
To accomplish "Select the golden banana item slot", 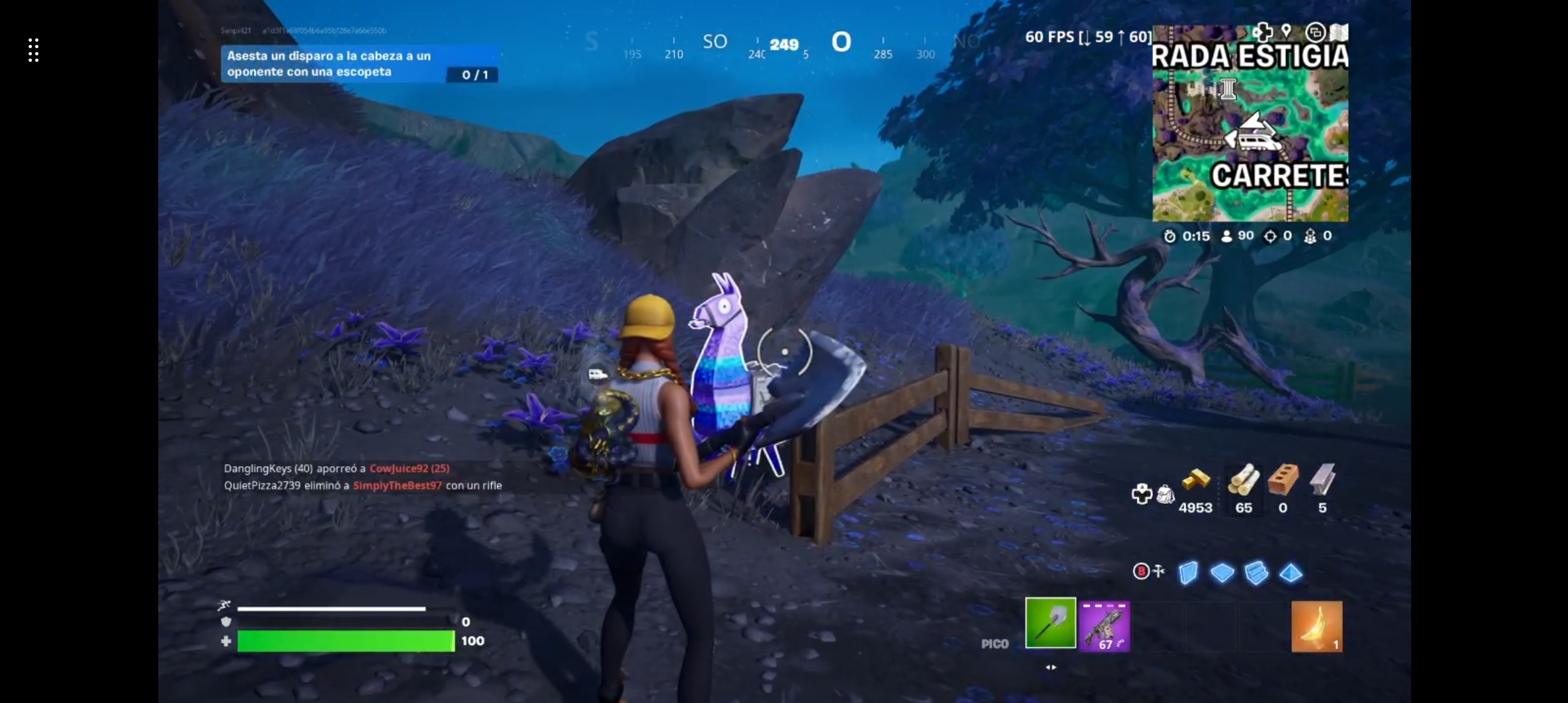I will point(1317,626).
